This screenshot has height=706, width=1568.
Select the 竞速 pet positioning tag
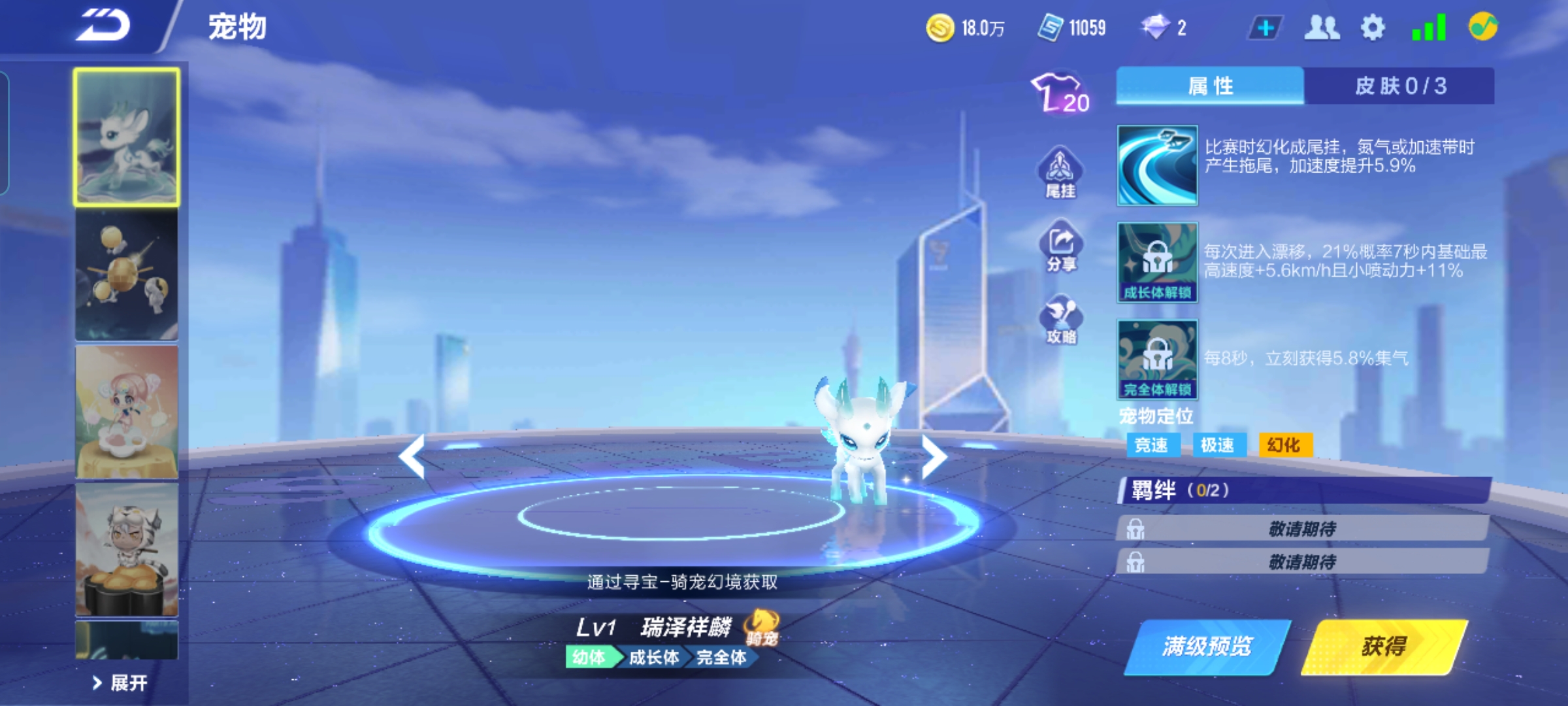tap(1155, 445)
